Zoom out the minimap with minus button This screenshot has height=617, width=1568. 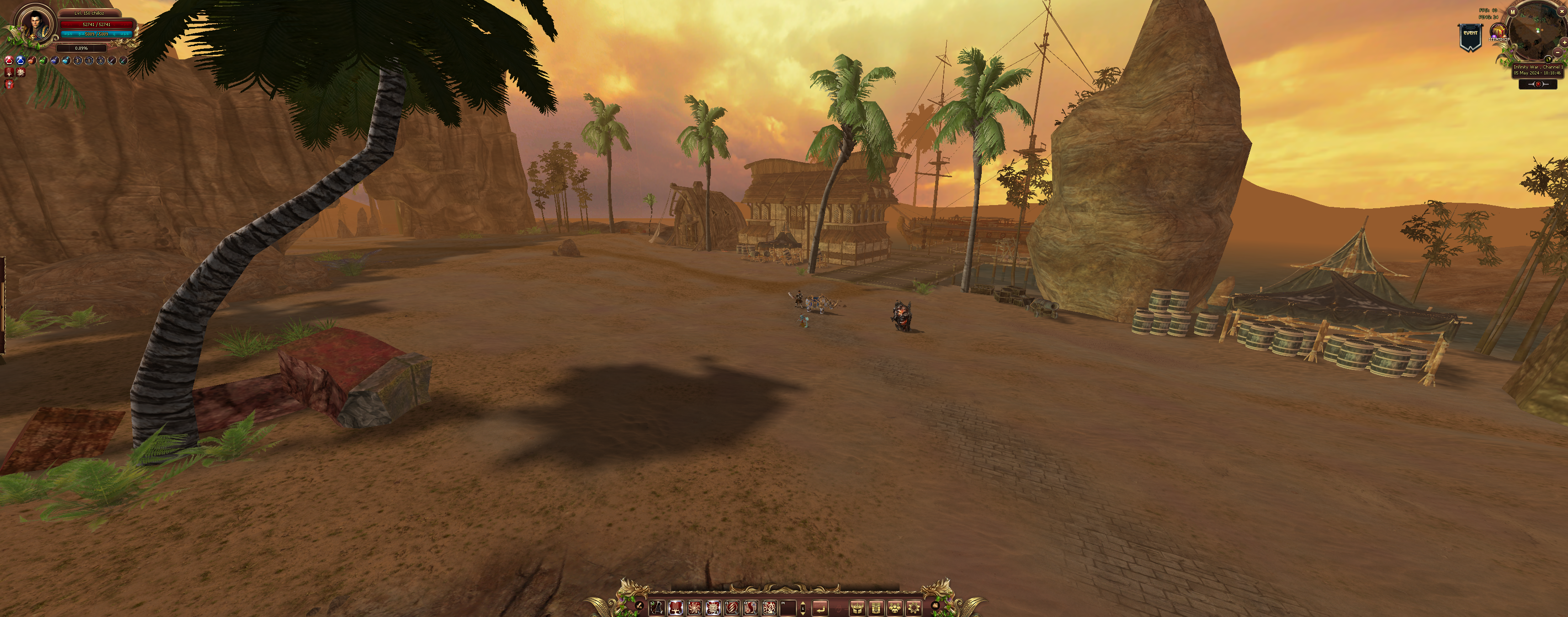1558,53
